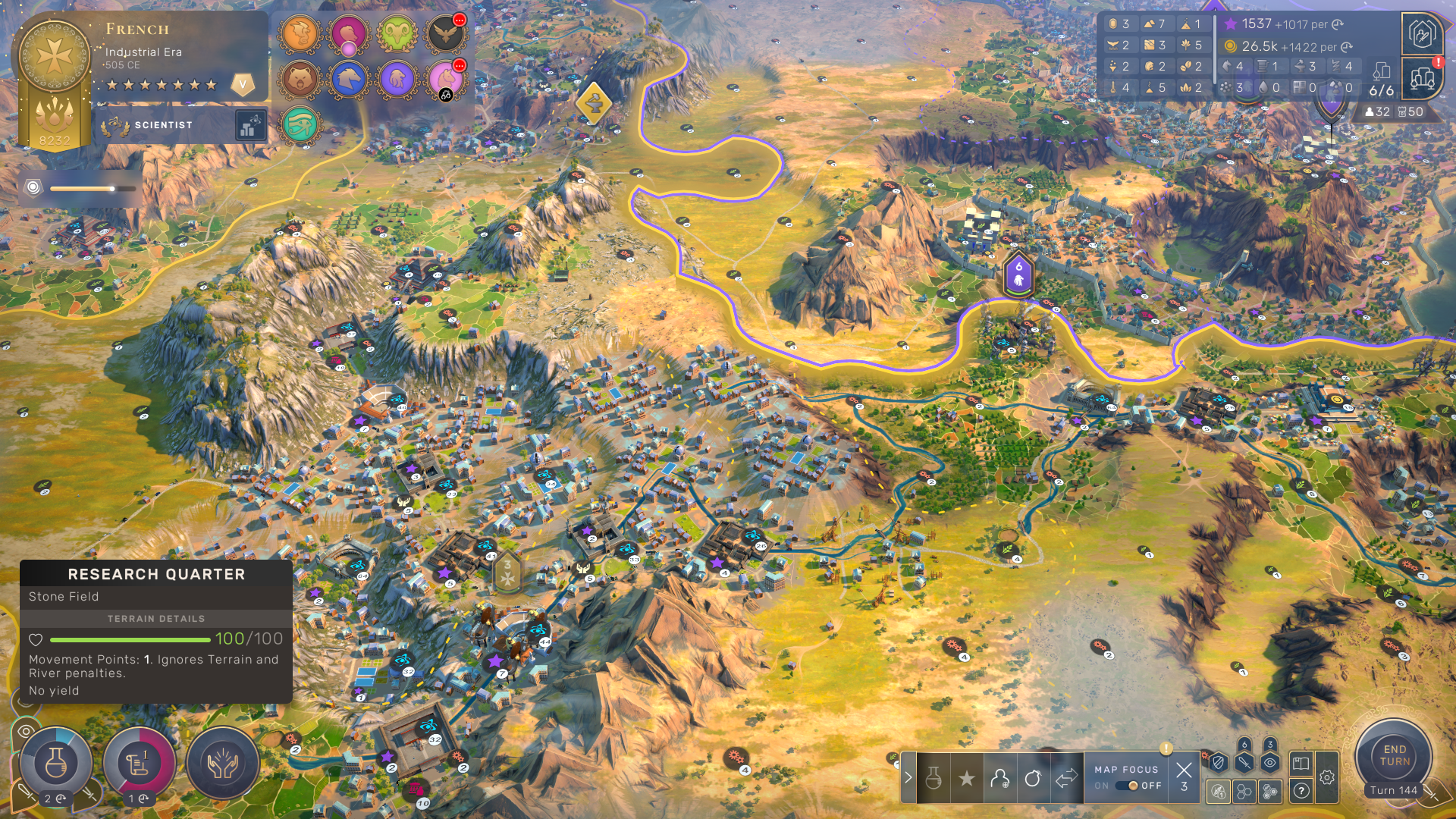Viewport: 1456px width, 819px height.
Task: Close the notification bar with the X
Action: (x=1184, y=770)
